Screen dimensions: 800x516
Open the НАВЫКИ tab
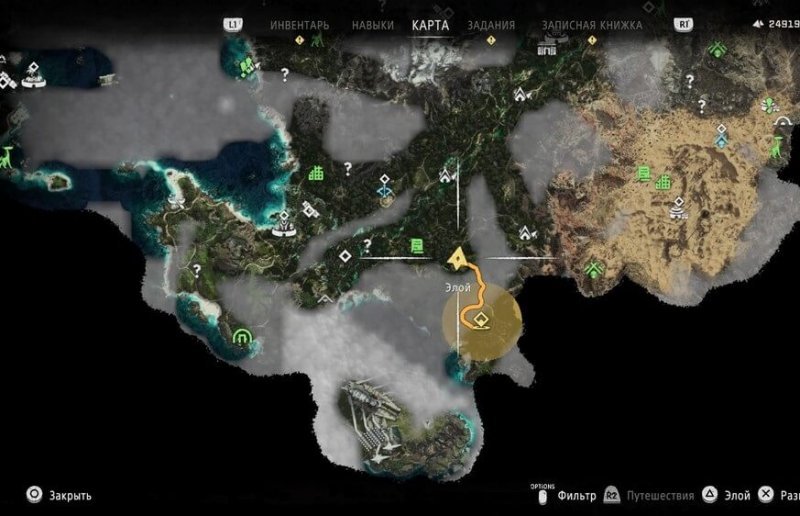371,25
